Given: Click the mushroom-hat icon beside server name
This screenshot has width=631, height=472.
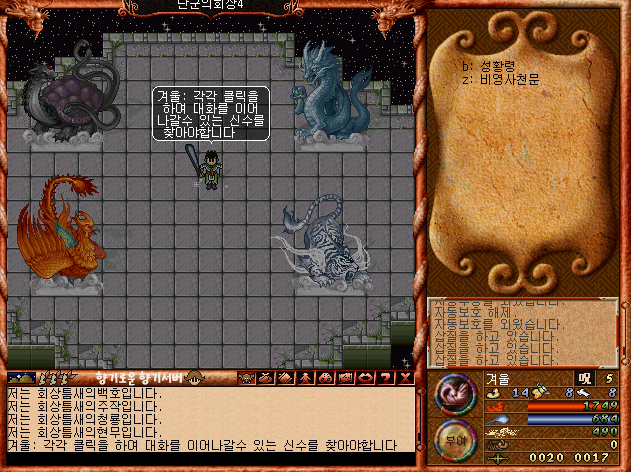Looking at the screenshot, I should tap(196, 377).
